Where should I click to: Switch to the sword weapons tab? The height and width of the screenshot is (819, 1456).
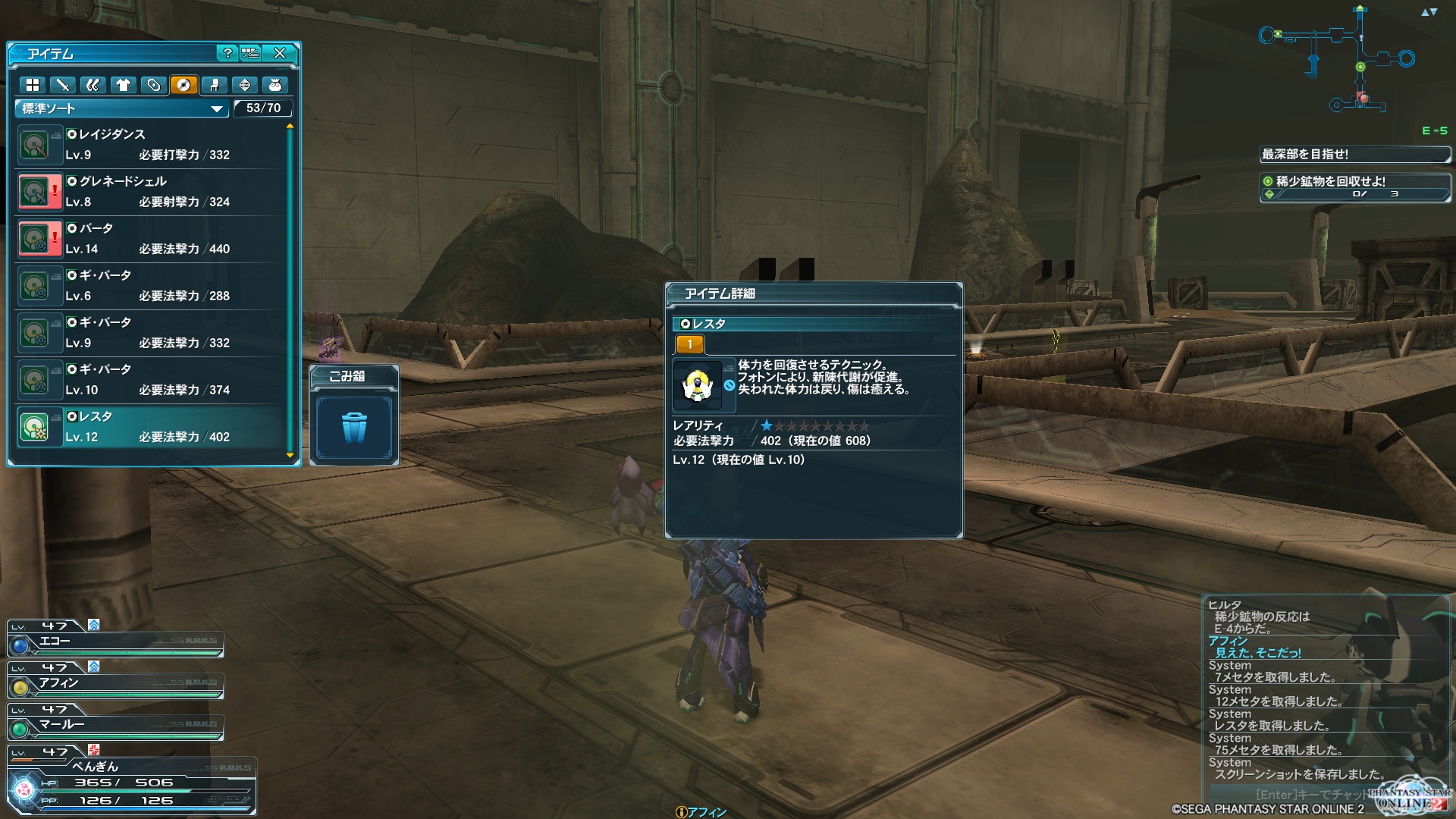(x=63, y=85)
